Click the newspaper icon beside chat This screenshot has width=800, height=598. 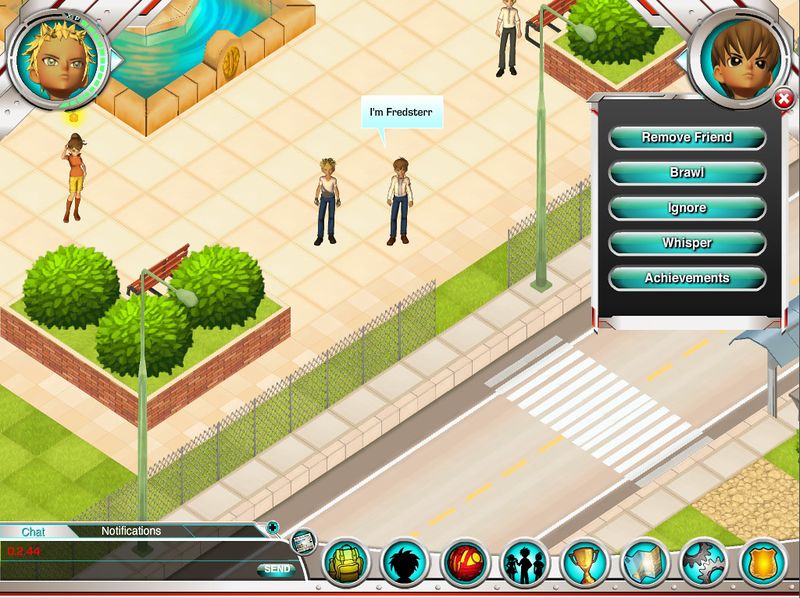[304, 541]
